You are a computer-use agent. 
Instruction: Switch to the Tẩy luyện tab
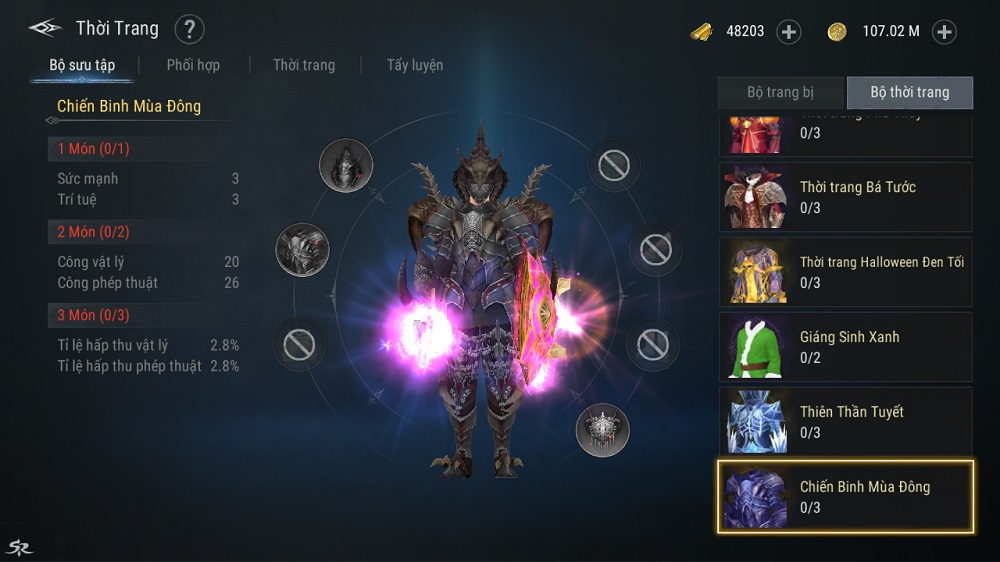[415, 65]
